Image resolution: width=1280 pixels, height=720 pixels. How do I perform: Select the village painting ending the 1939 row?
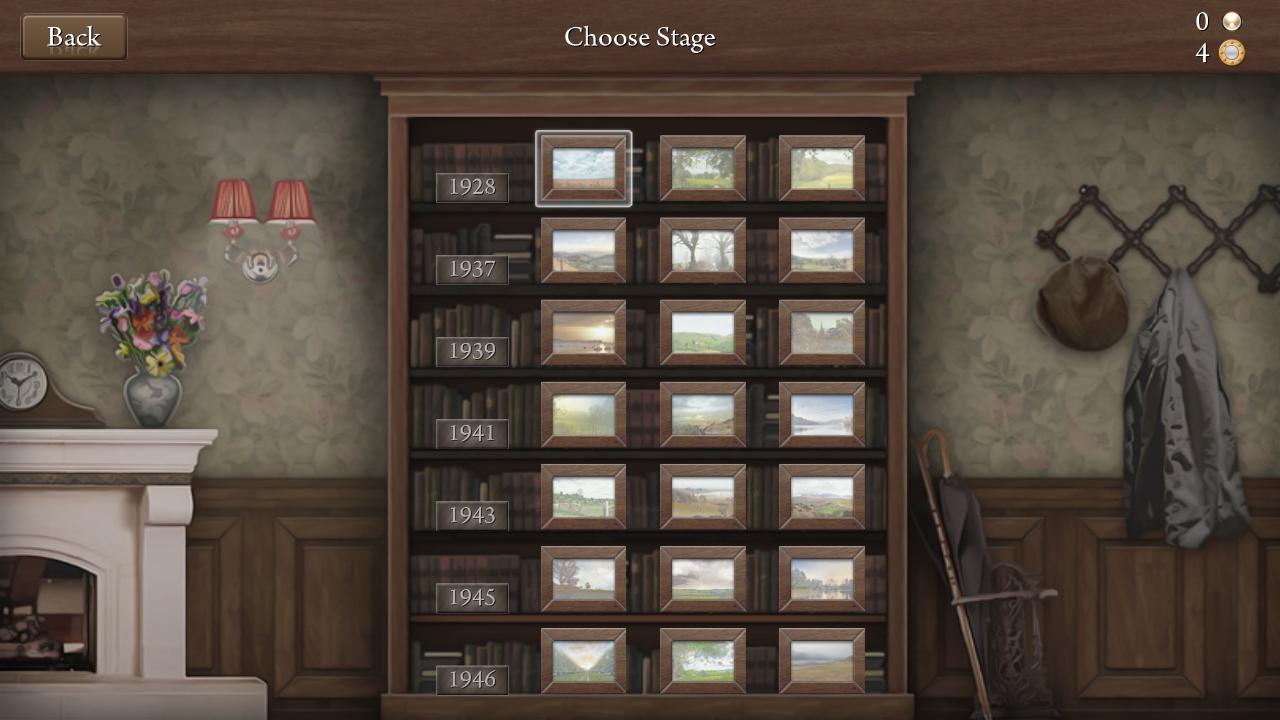tap(822, 332)
